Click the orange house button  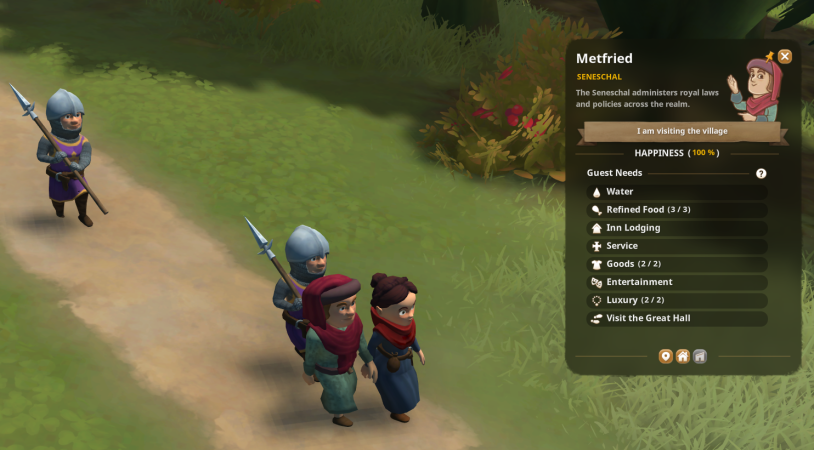(682, 356)
